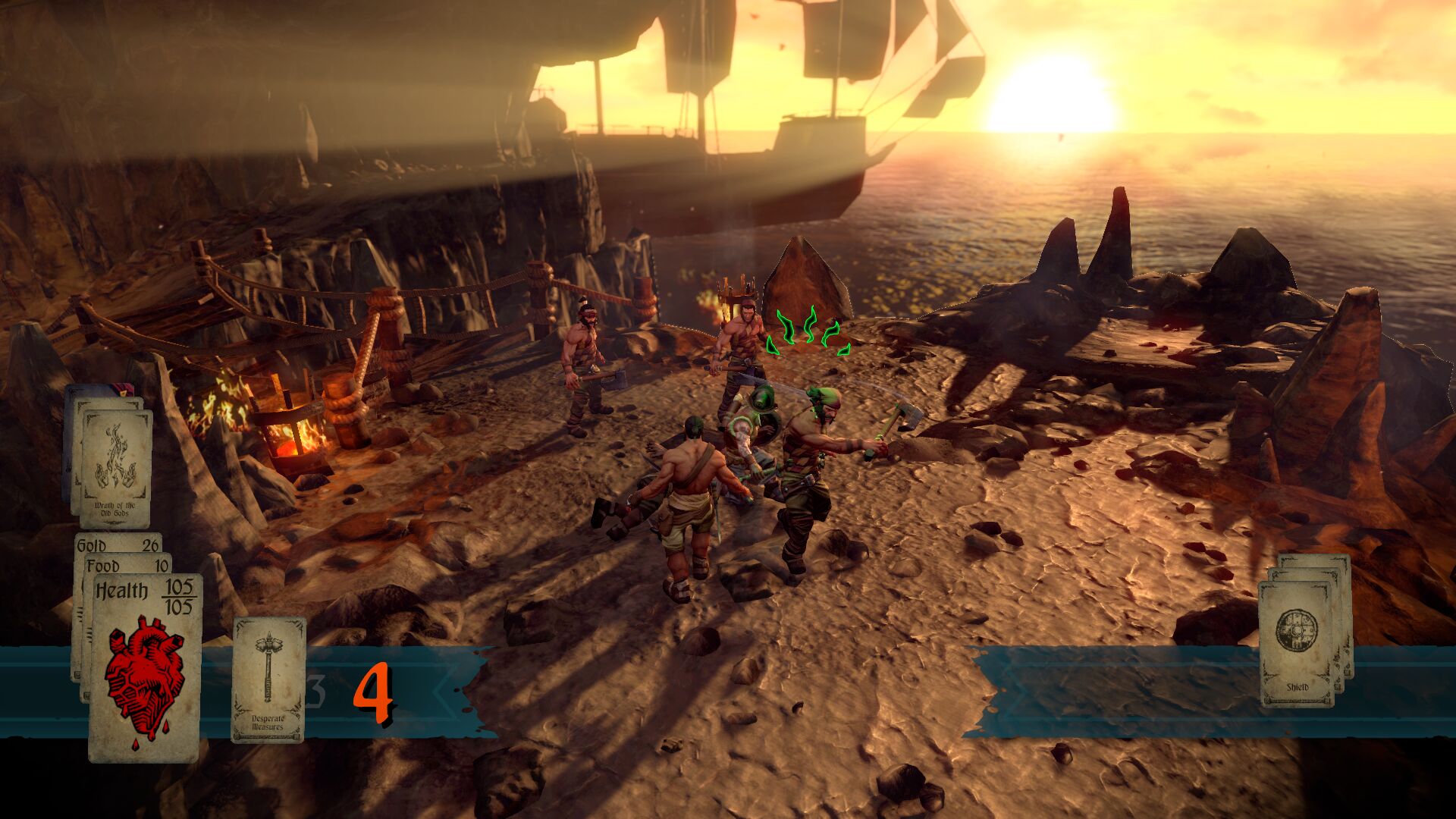Screen dimensions: 1456x819
Task: Select the Wrath of the Old Gods card
Action: coord(115,469)
